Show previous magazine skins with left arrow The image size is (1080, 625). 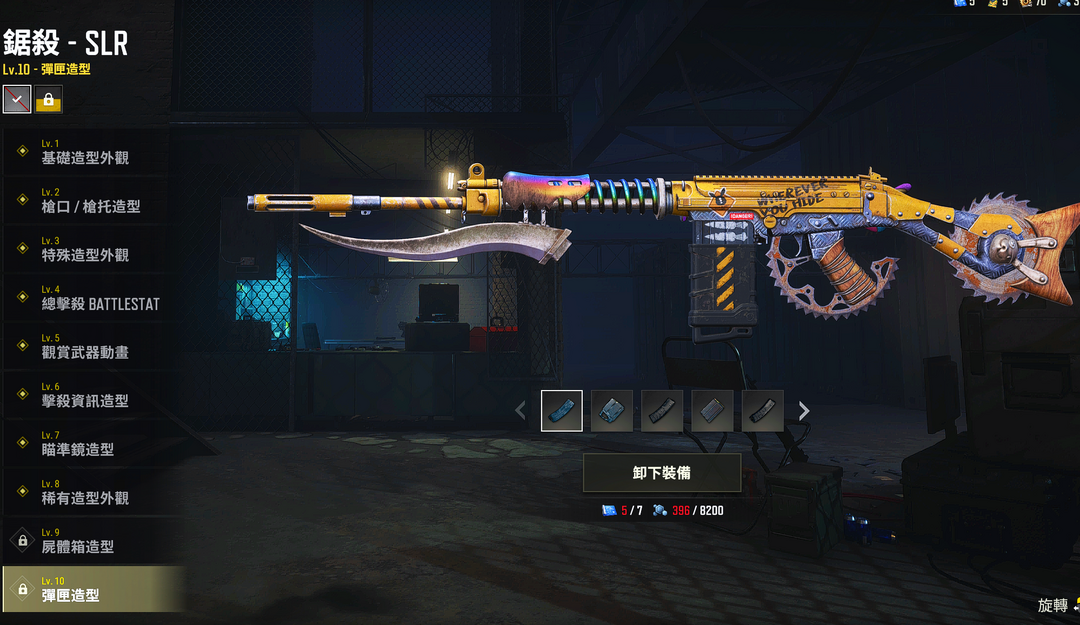520,410
